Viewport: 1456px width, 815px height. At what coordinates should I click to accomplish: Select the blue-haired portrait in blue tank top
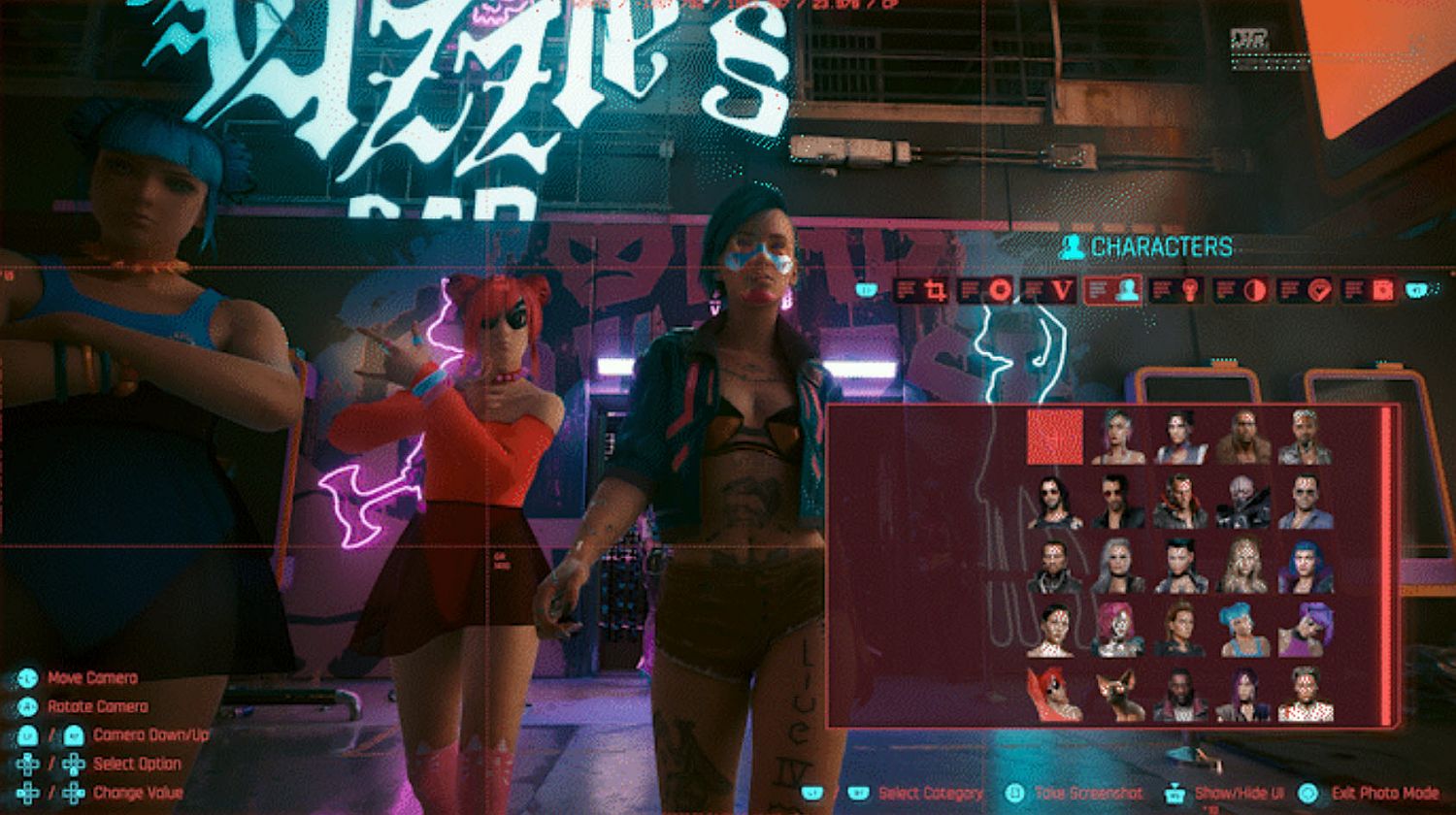[1242, 629]
